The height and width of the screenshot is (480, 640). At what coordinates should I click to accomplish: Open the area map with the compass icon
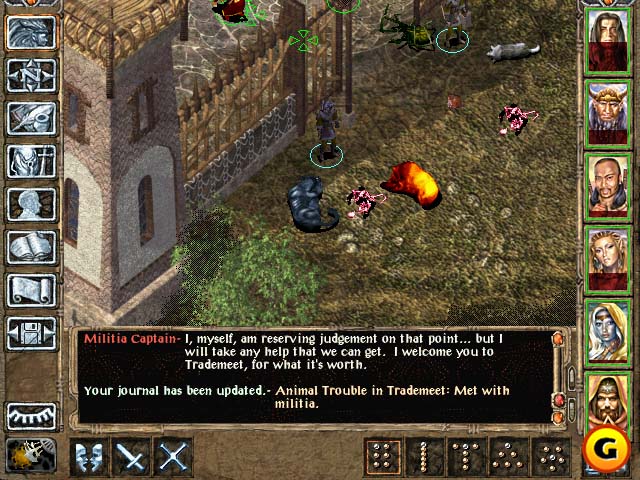31,75
